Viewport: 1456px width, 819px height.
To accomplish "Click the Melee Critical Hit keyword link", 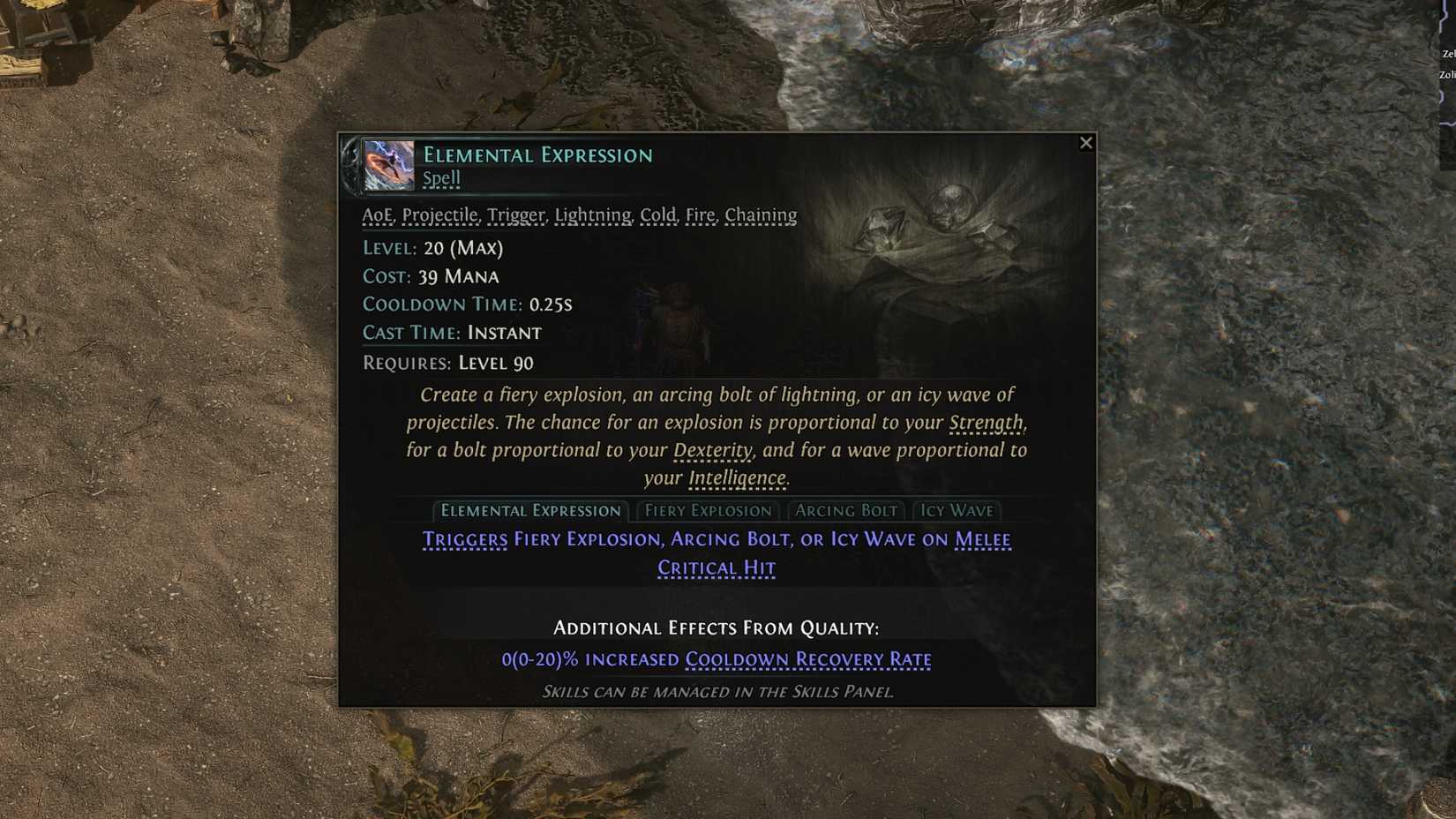I will [717, 567].
